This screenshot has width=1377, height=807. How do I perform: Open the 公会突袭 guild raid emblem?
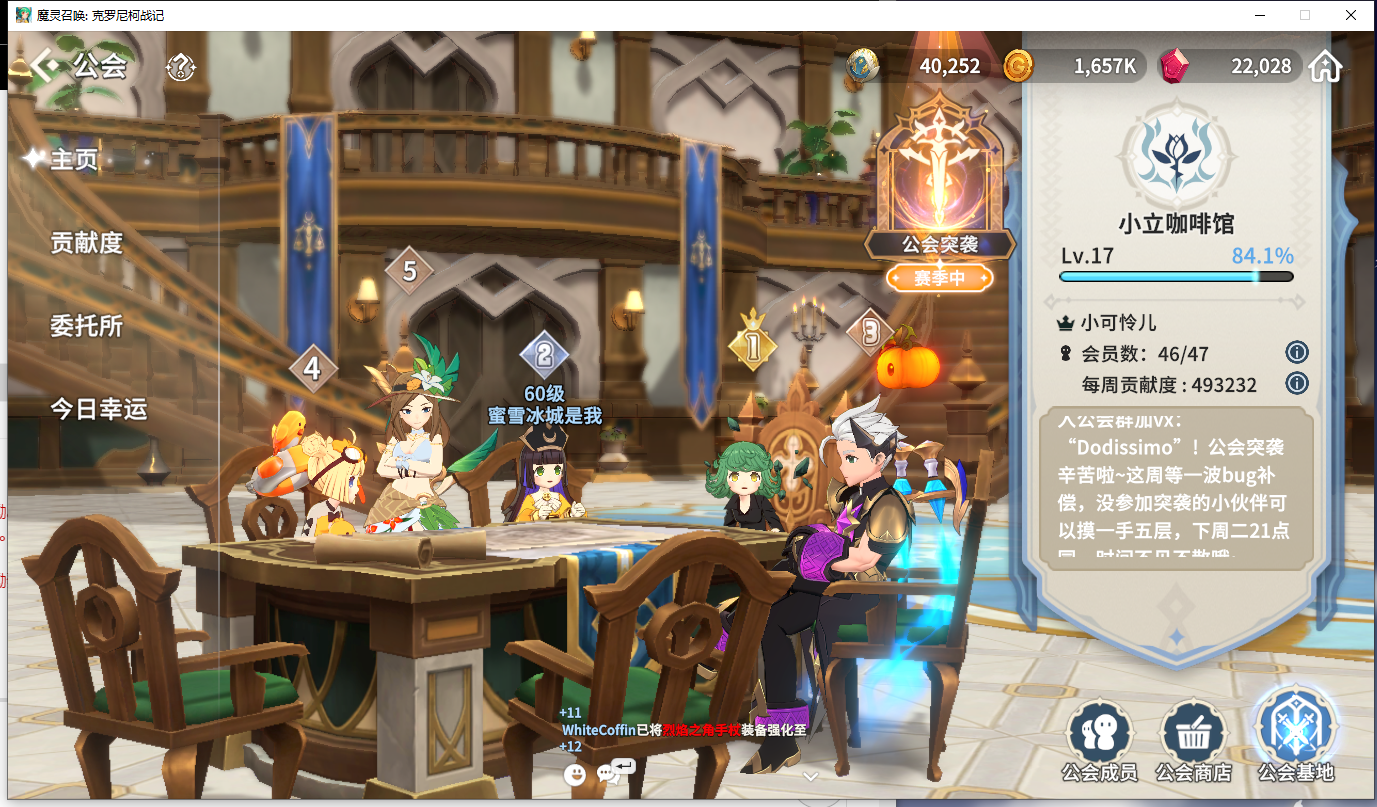939,190
